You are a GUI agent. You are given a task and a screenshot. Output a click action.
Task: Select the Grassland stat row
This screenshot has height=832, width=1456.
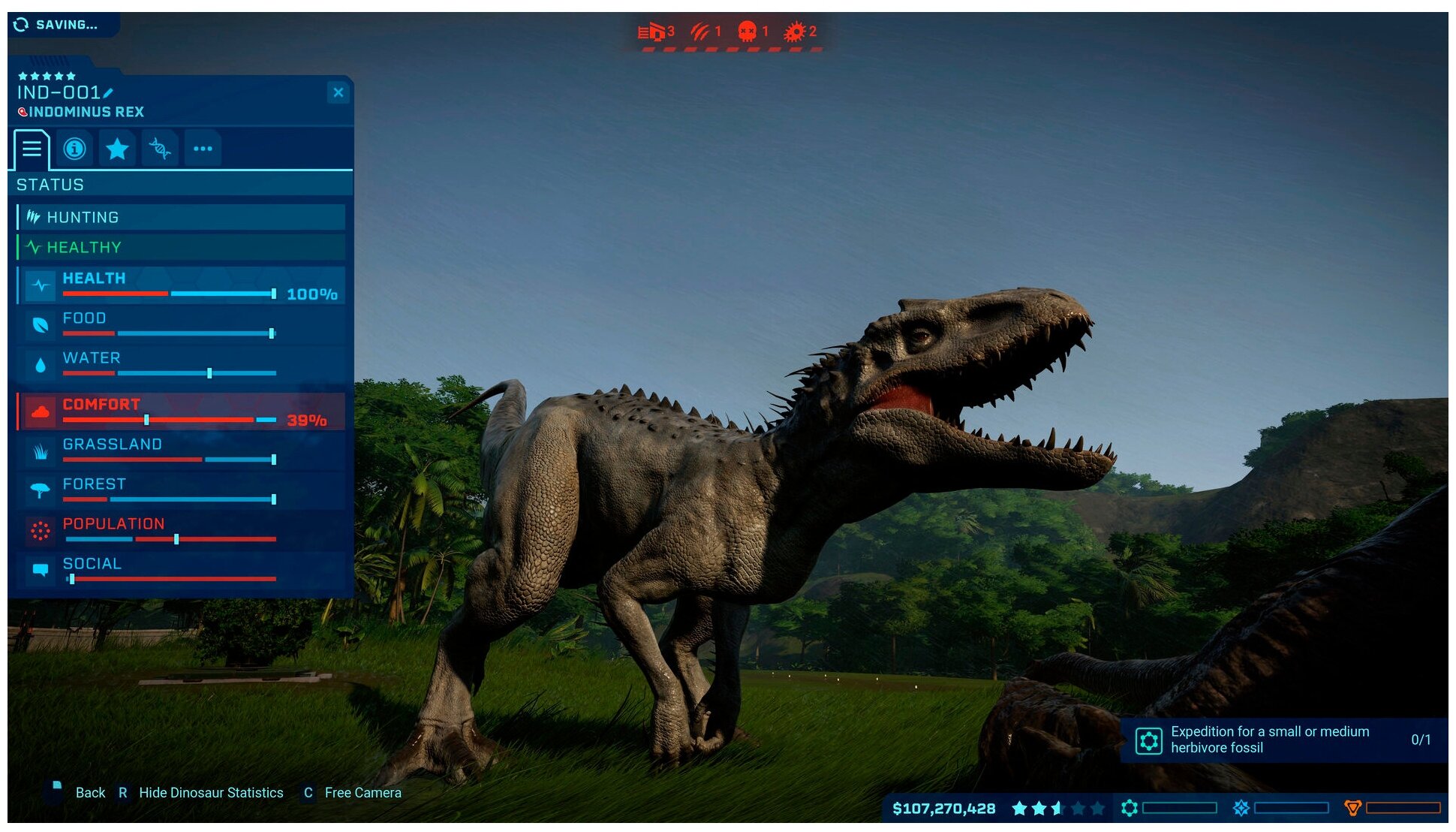(x=180, y=451)
